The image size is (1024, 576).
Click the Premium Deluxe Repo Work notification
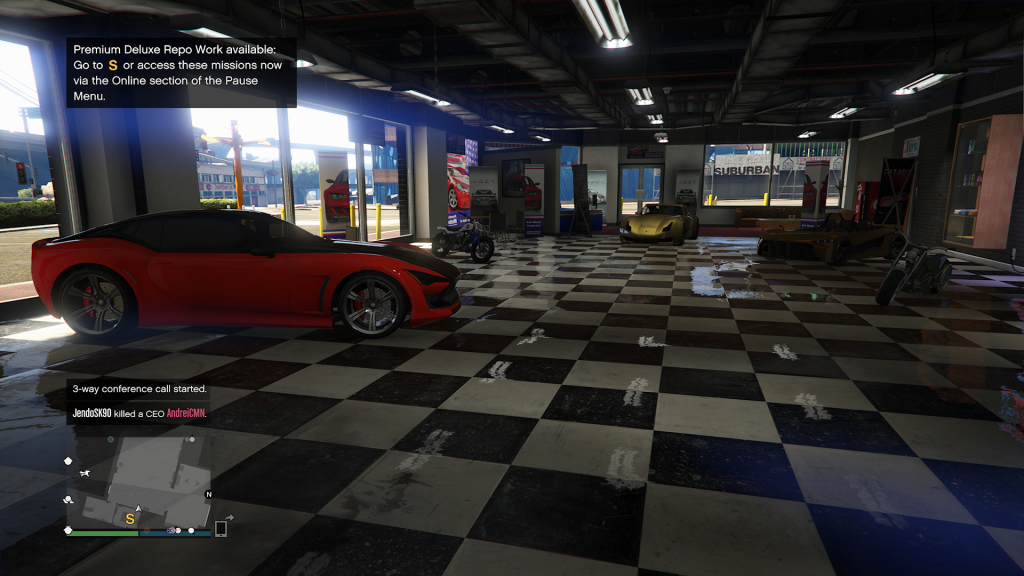click(x=181, y=73)
